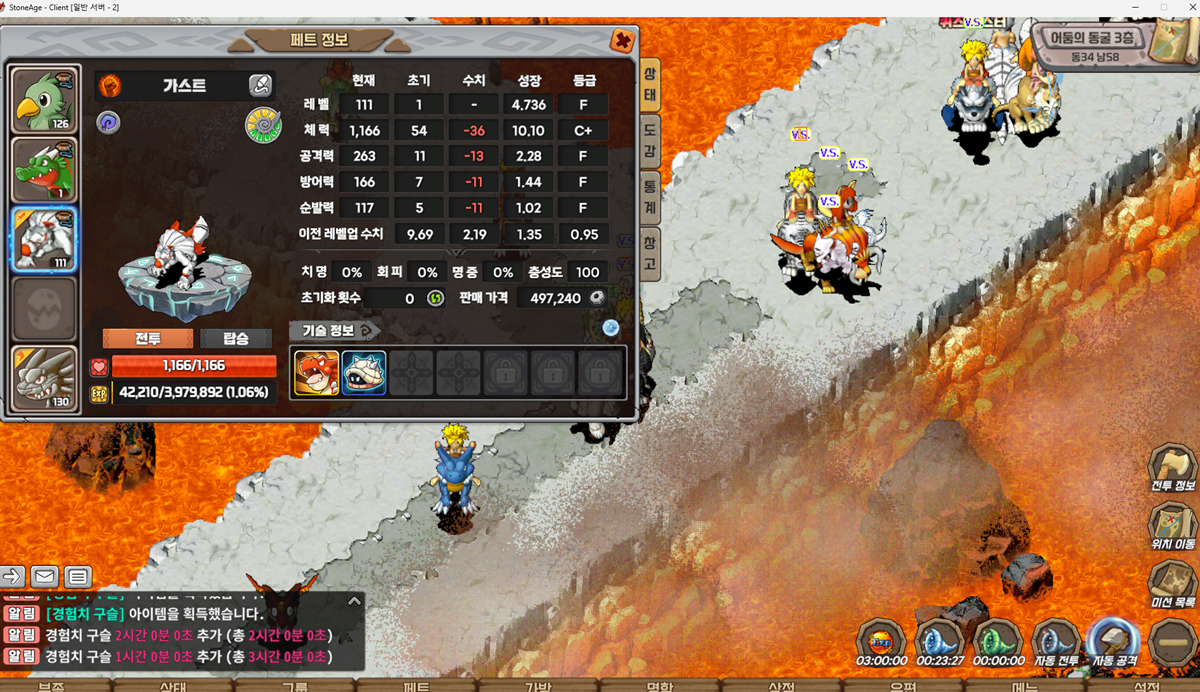The image size is (1200, 692).
Task: Select the green bird pet, level 126
Action: (44, 101)
